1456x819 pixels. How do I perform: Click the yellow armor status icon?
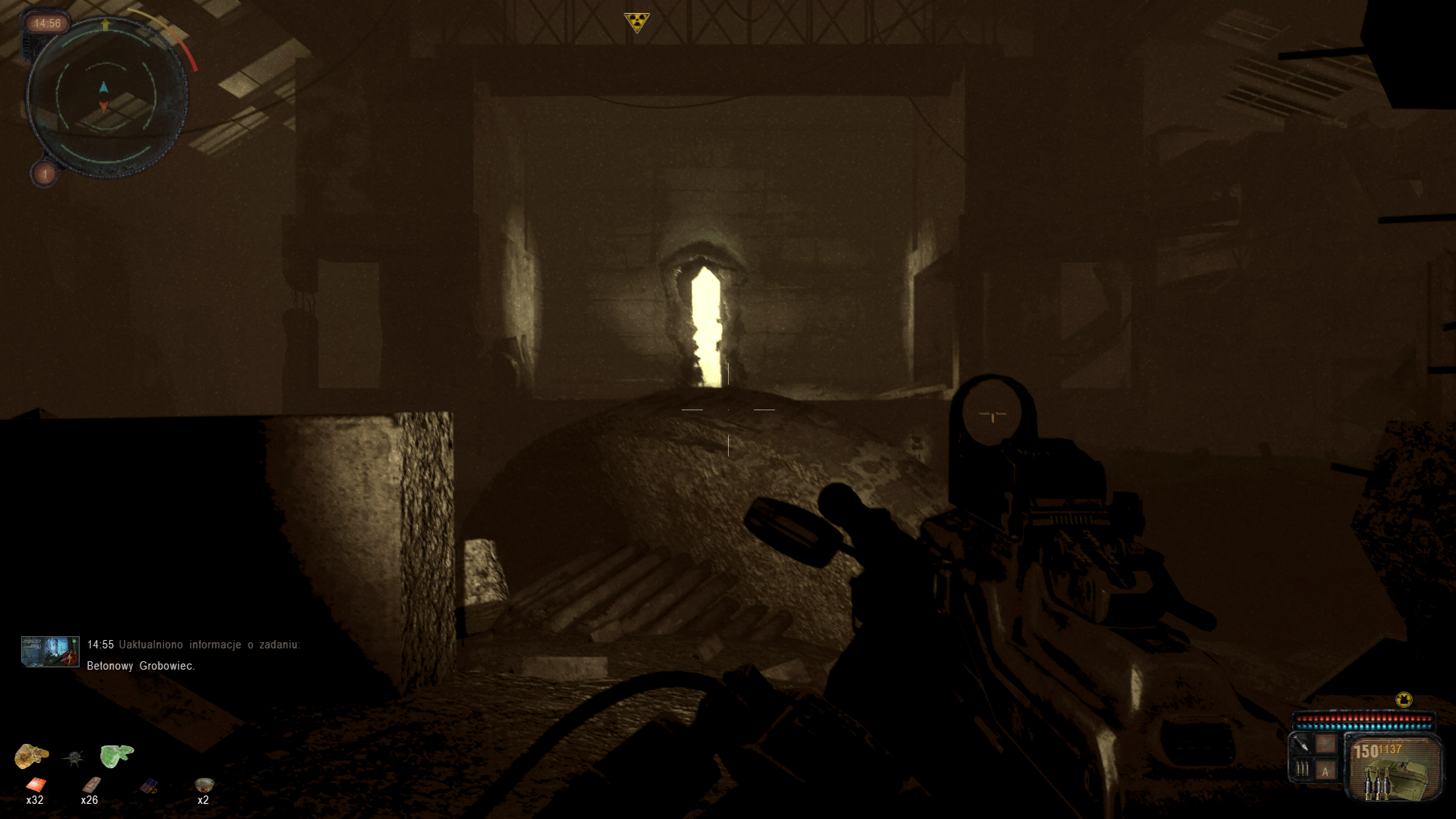coord(1404,699)
